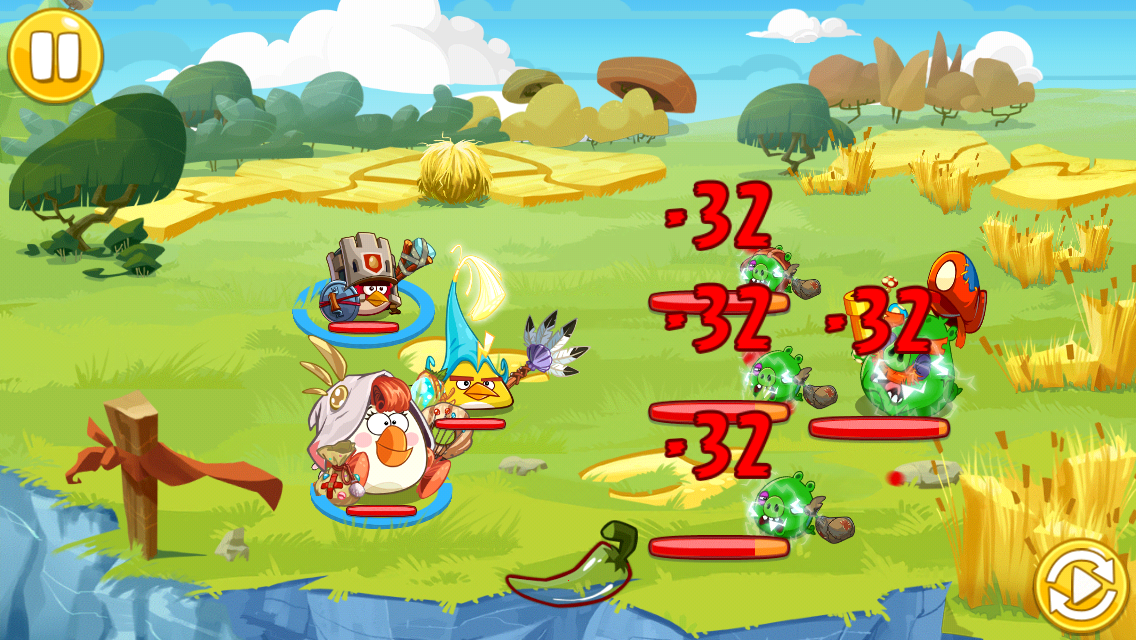Select the red knight bird
Screen dimensions: 1136x640
pos(363,284)
